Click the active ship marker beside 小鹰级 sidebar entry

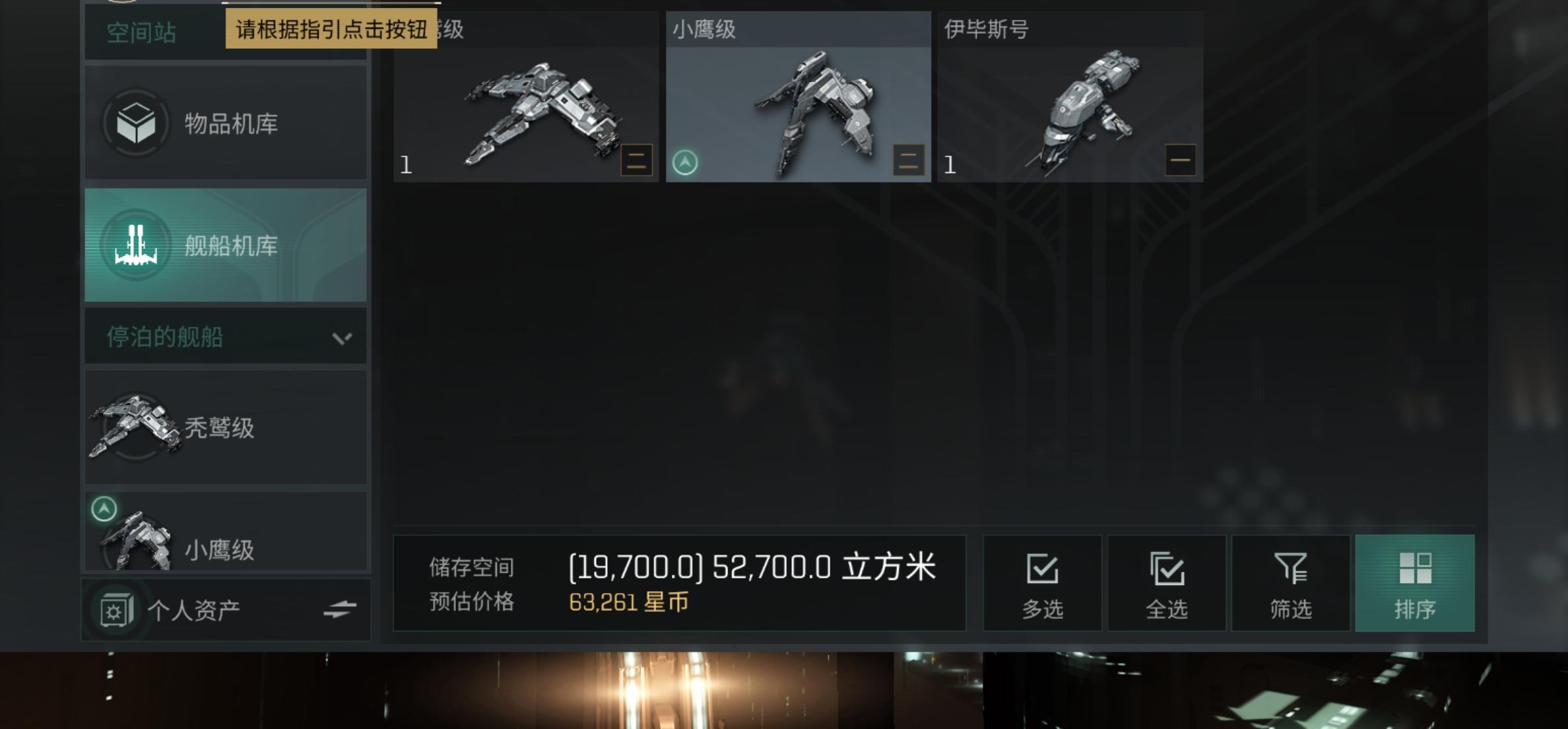[x=102, y=509]
